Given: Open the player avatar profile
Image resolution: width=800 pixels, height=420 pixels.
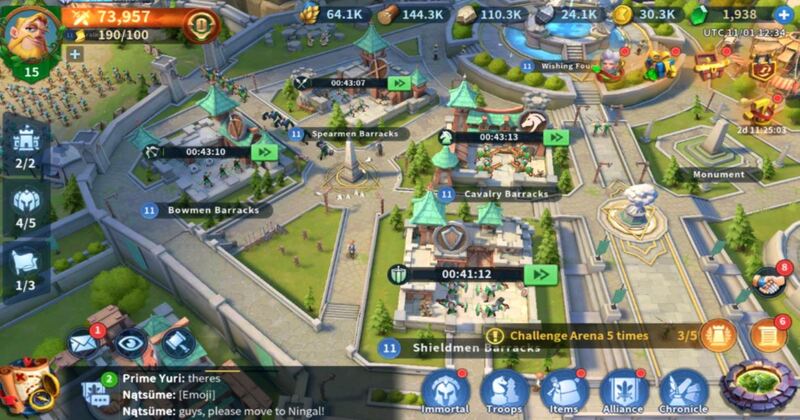Looking at the screenshot, I should (33, 33).
